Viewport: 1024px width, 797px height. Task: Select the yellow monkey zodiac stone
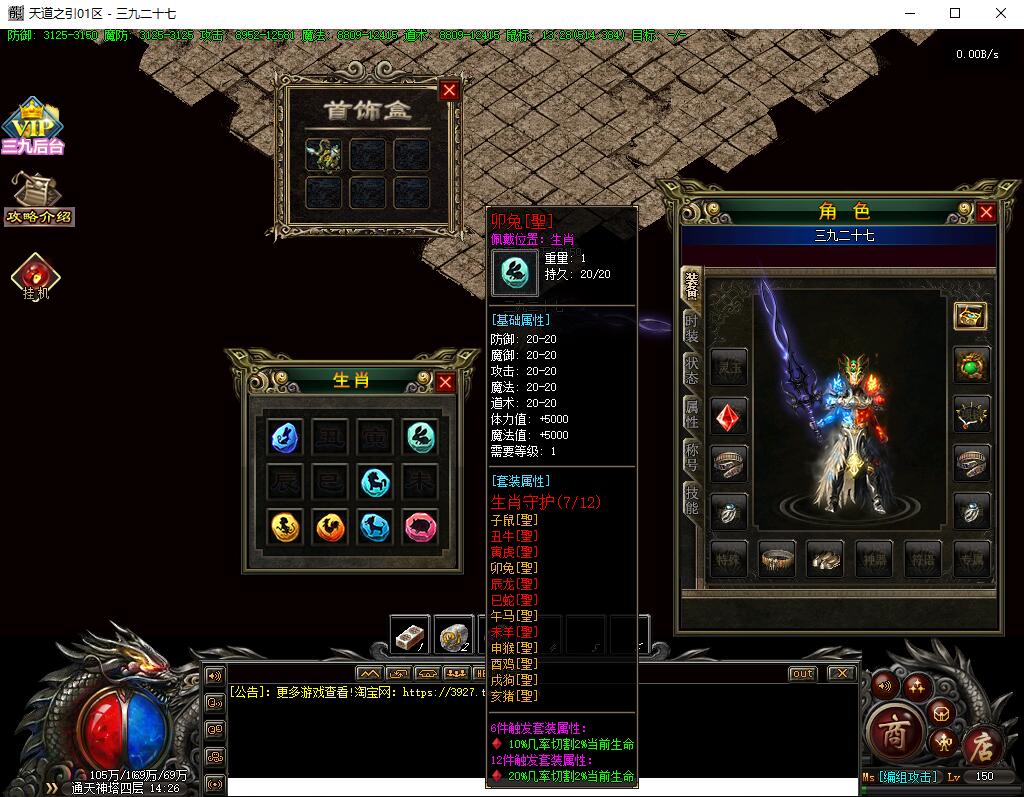click(287, 526)
